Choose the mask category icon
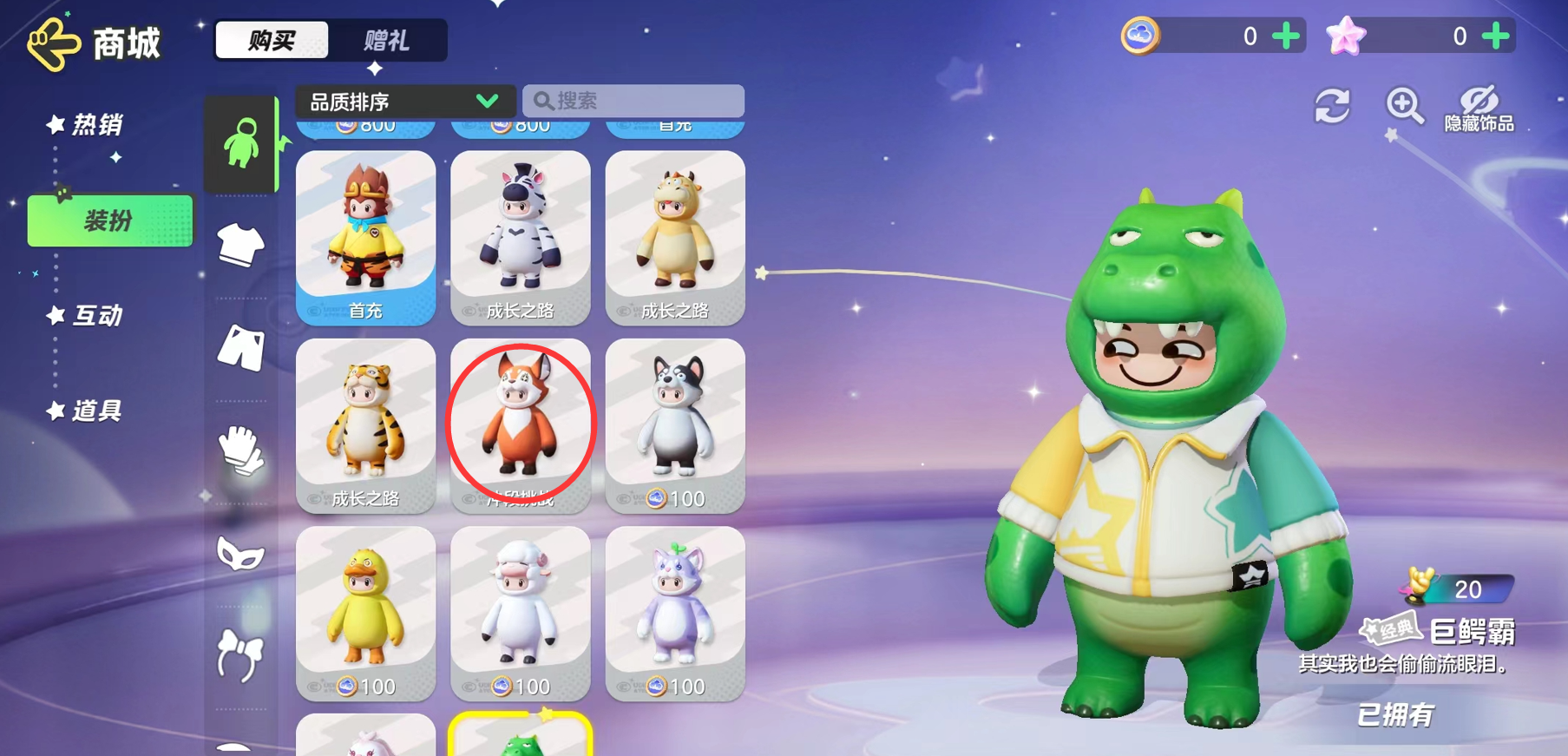The image size is (1568, 756). (240, 554)
